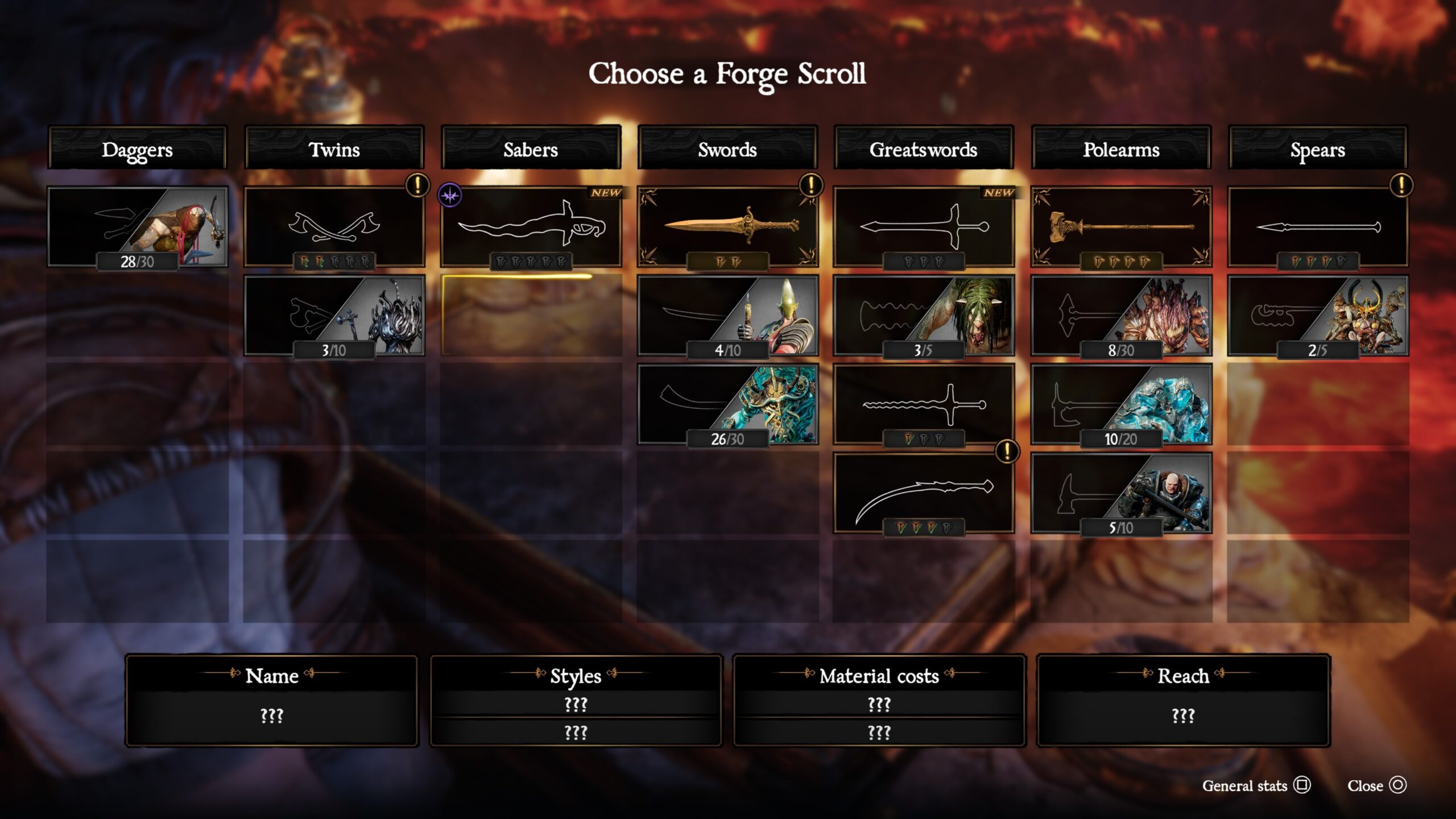Select the dagger scroll showing 28/30
The image size is (1456, 819).
[137, 227]
